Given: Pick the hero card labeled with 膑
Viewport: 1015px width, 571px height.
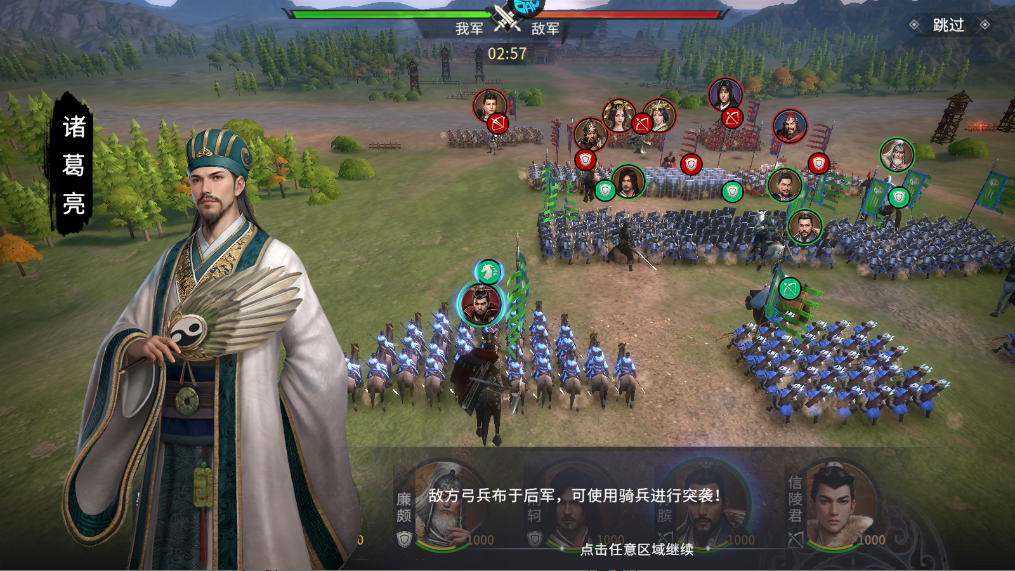Looking at the screenshot, I should tap(700, 506).
